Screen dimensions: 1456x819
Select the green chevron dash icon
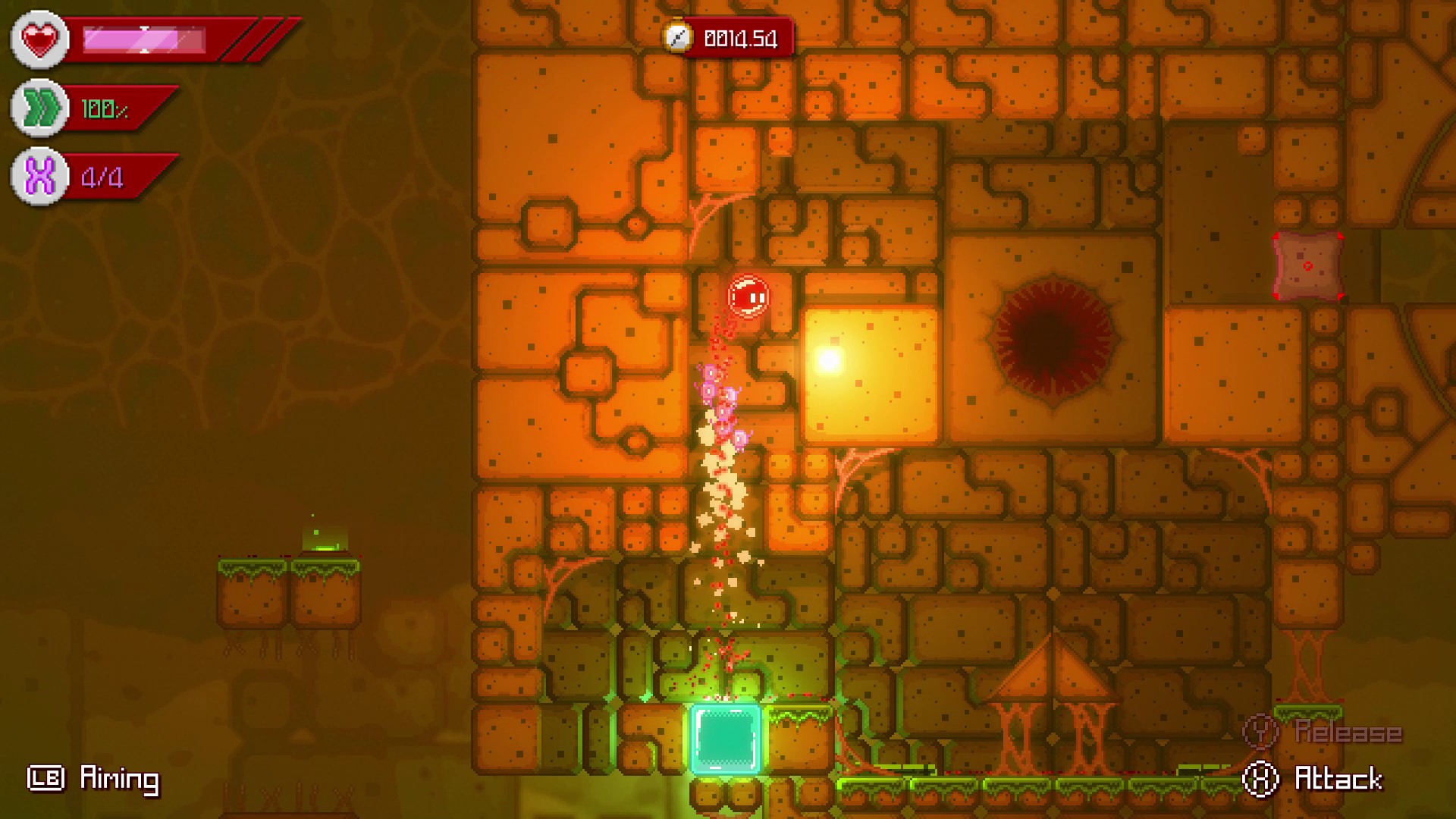point(39,108)
